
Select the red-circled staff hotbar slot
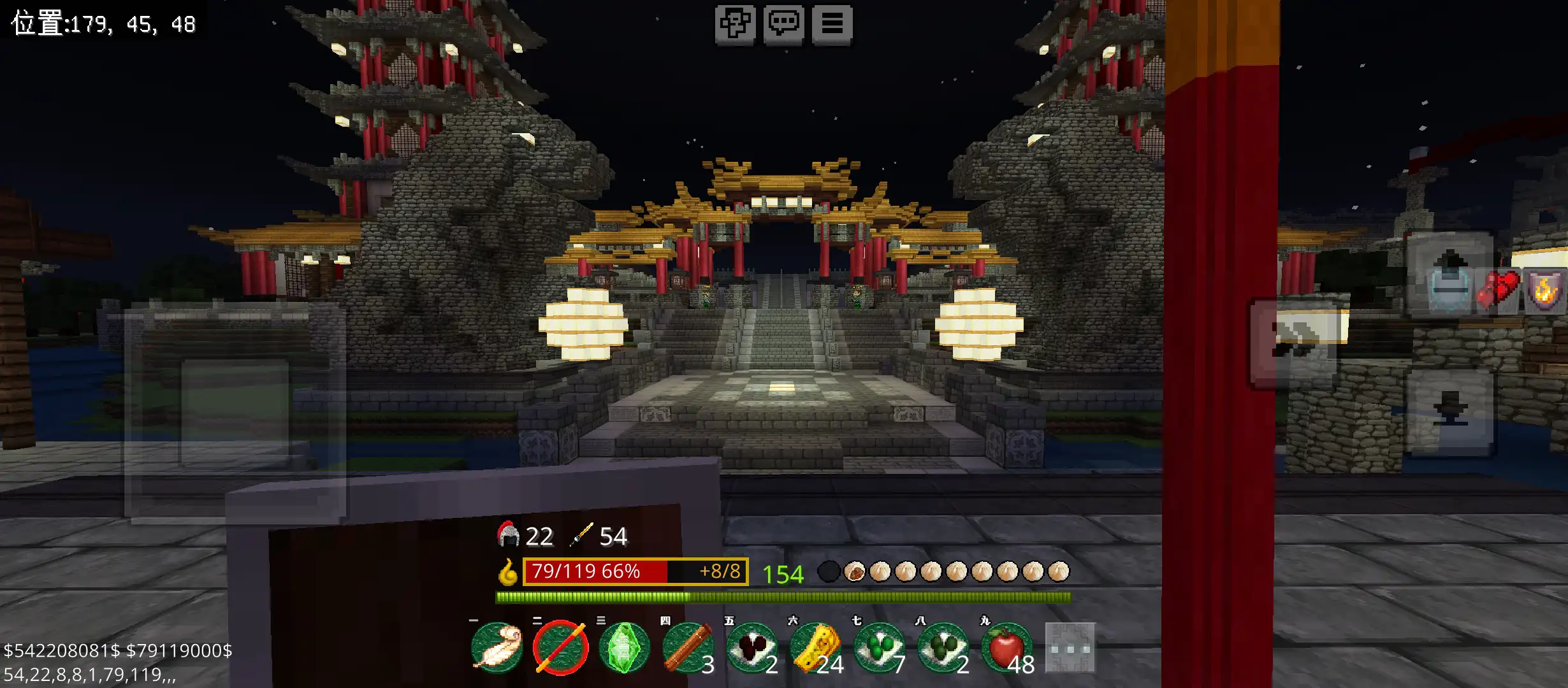click(x=561, y=648)
